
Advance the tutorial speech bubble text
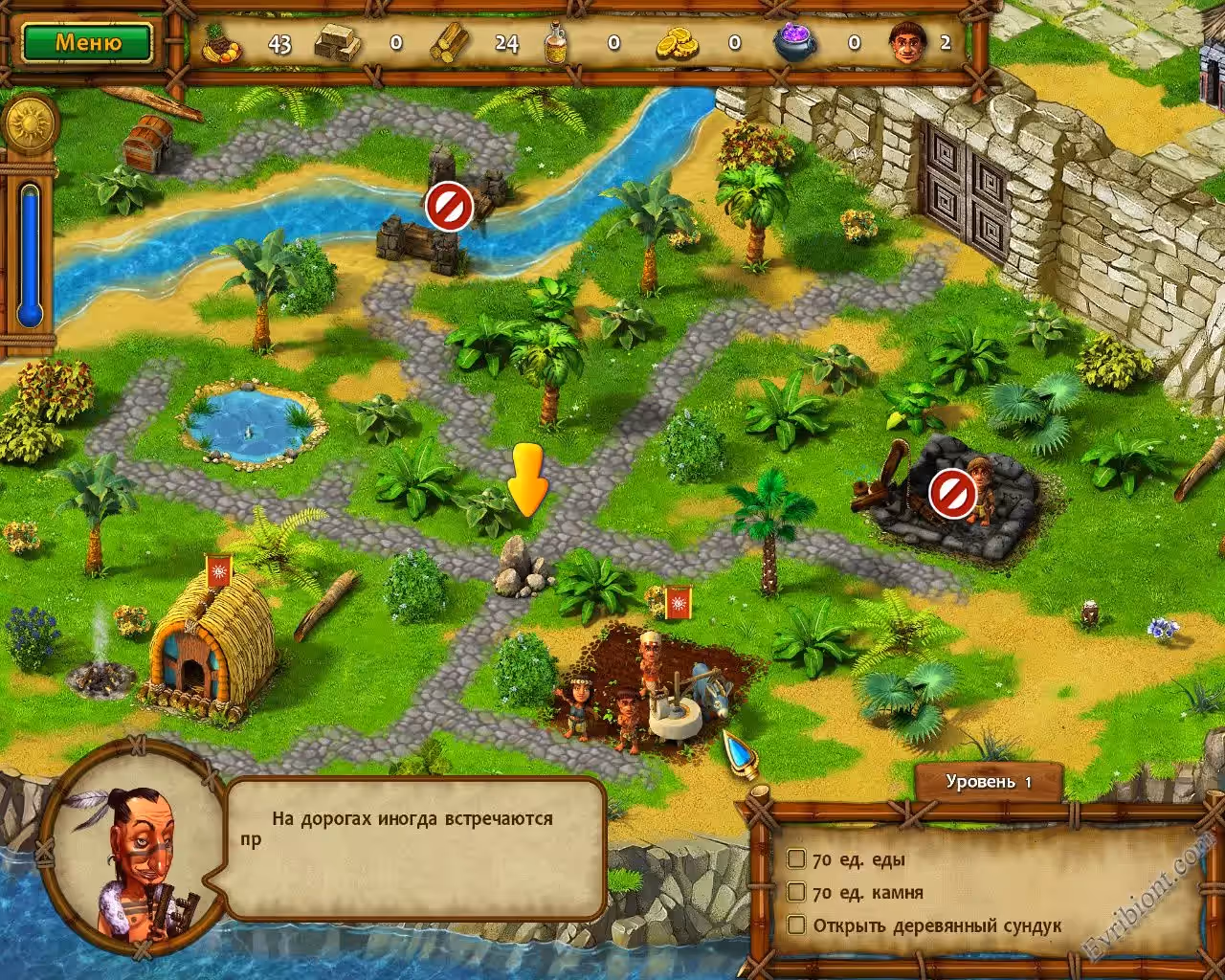pyautogui.click(x=416, y=849)
